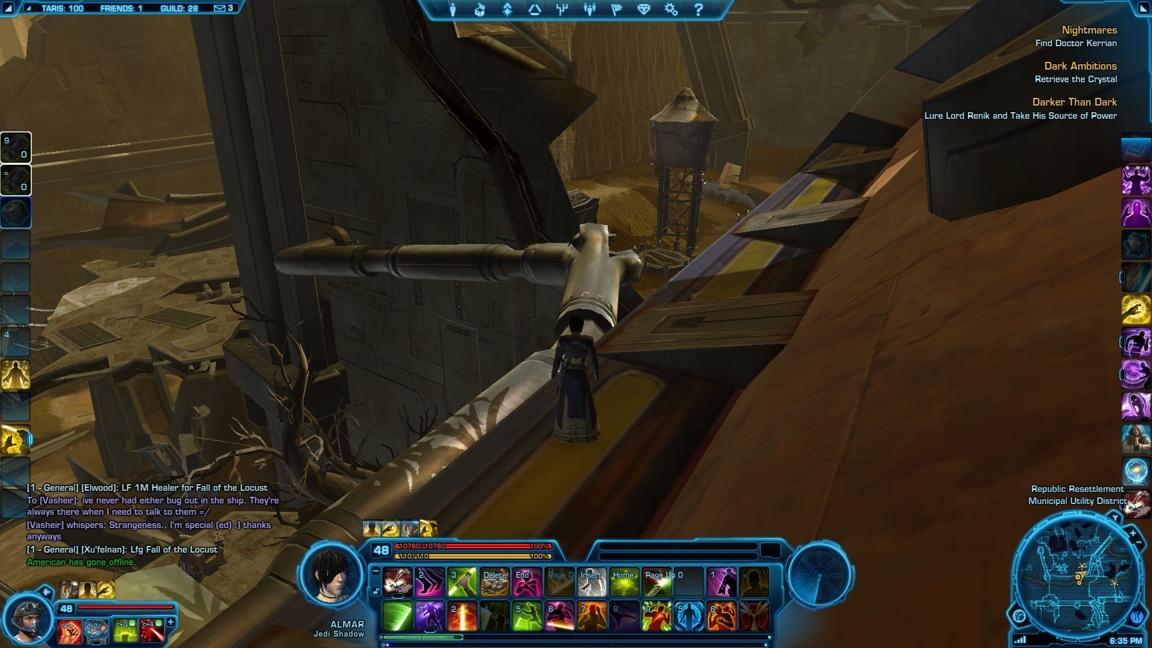The height and width of the screenshot is (648, 1152).
Task: Zoom in the minimap with plus
Action: (1133, 535)
